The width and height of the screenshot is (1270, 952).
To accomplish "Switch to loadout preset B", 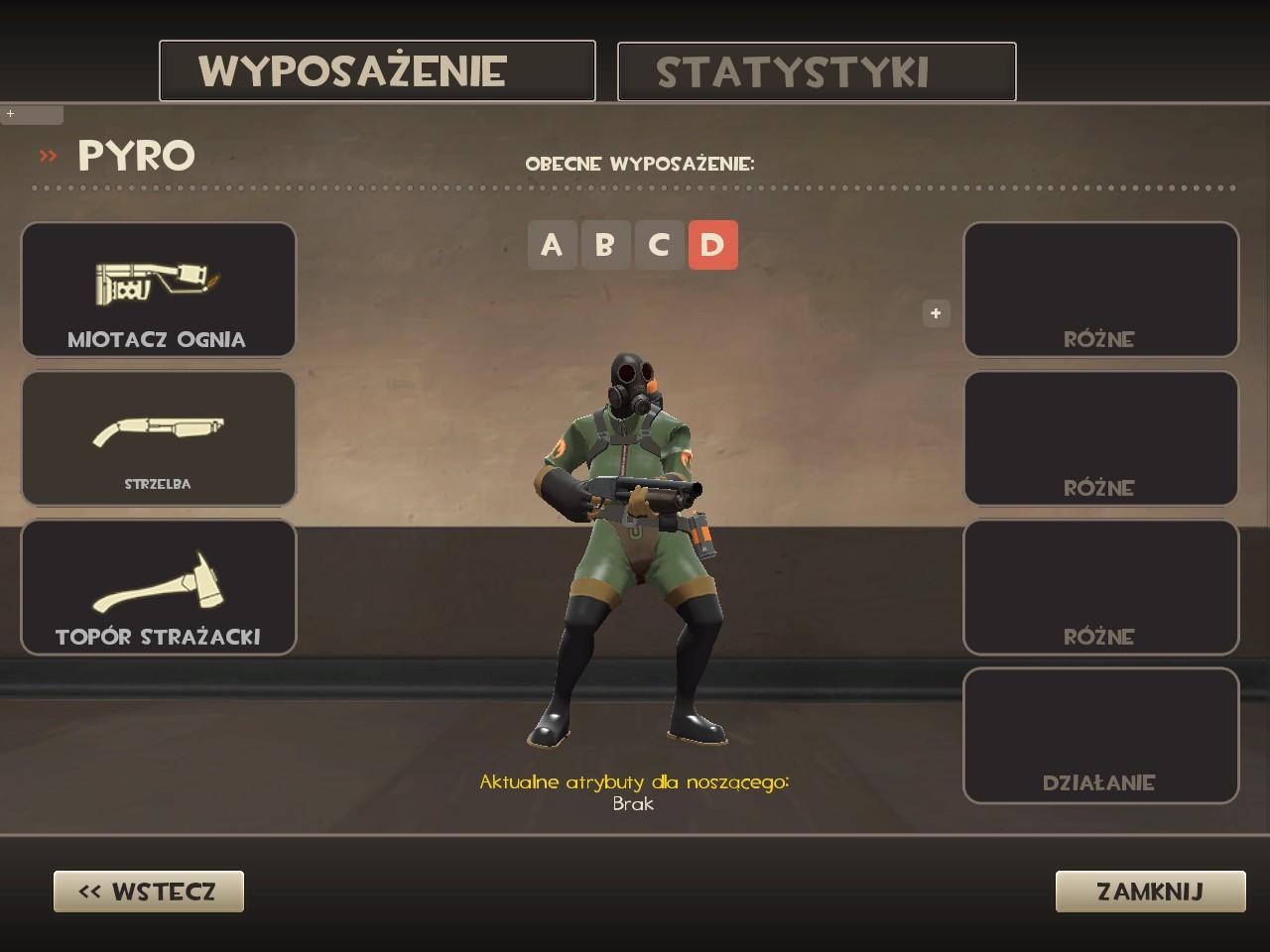I will (605, 245).
